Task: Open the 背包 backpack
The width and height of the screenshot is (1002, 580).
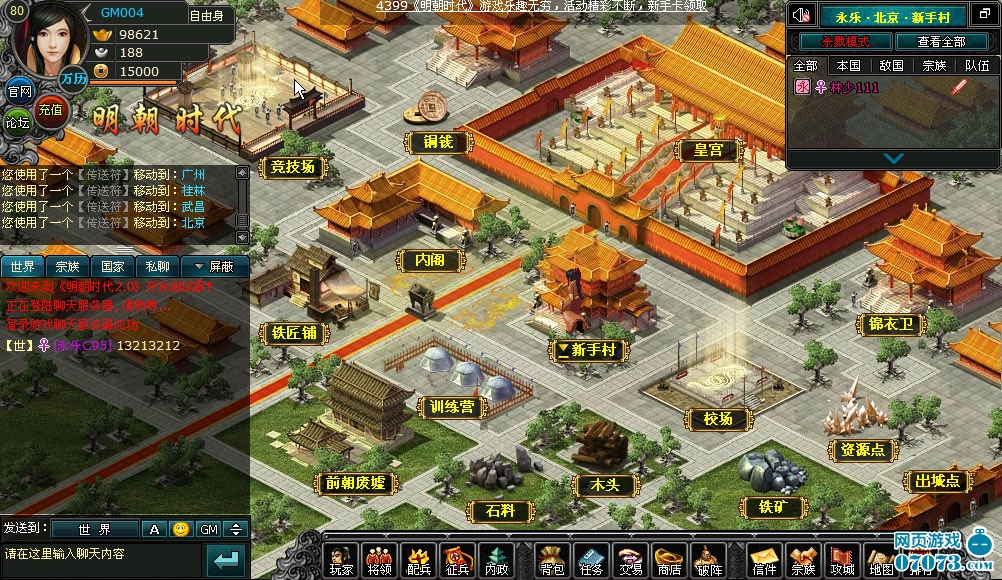Action: (x=552, y=561)
